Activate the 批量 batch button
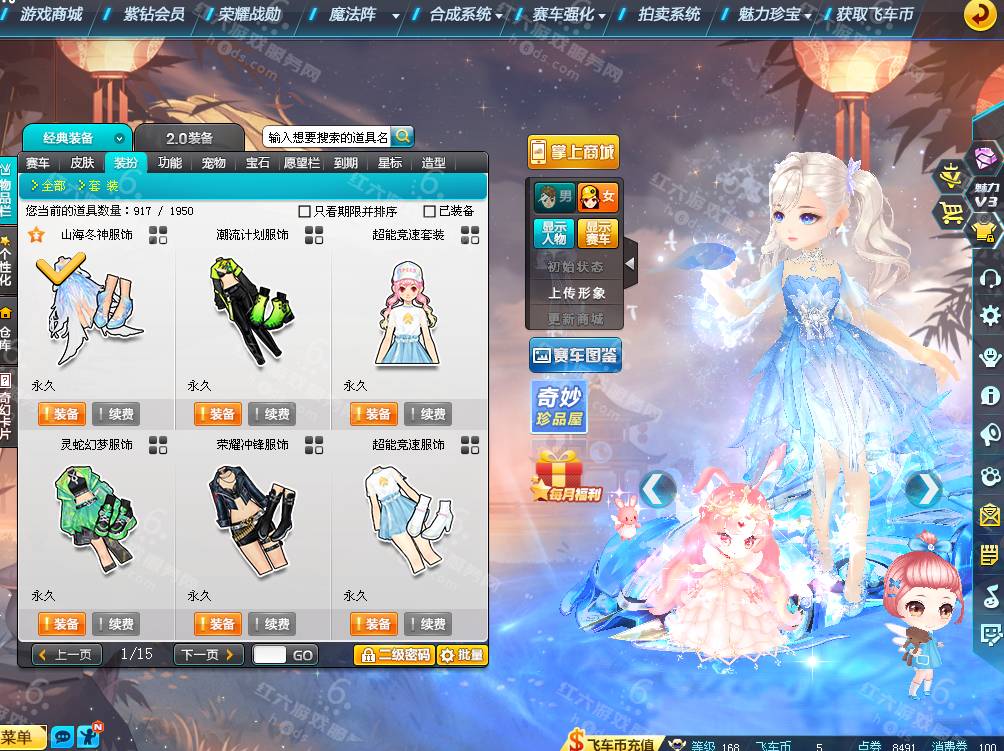The width and height of the screenshot is (1004, 751). [463, 655]
